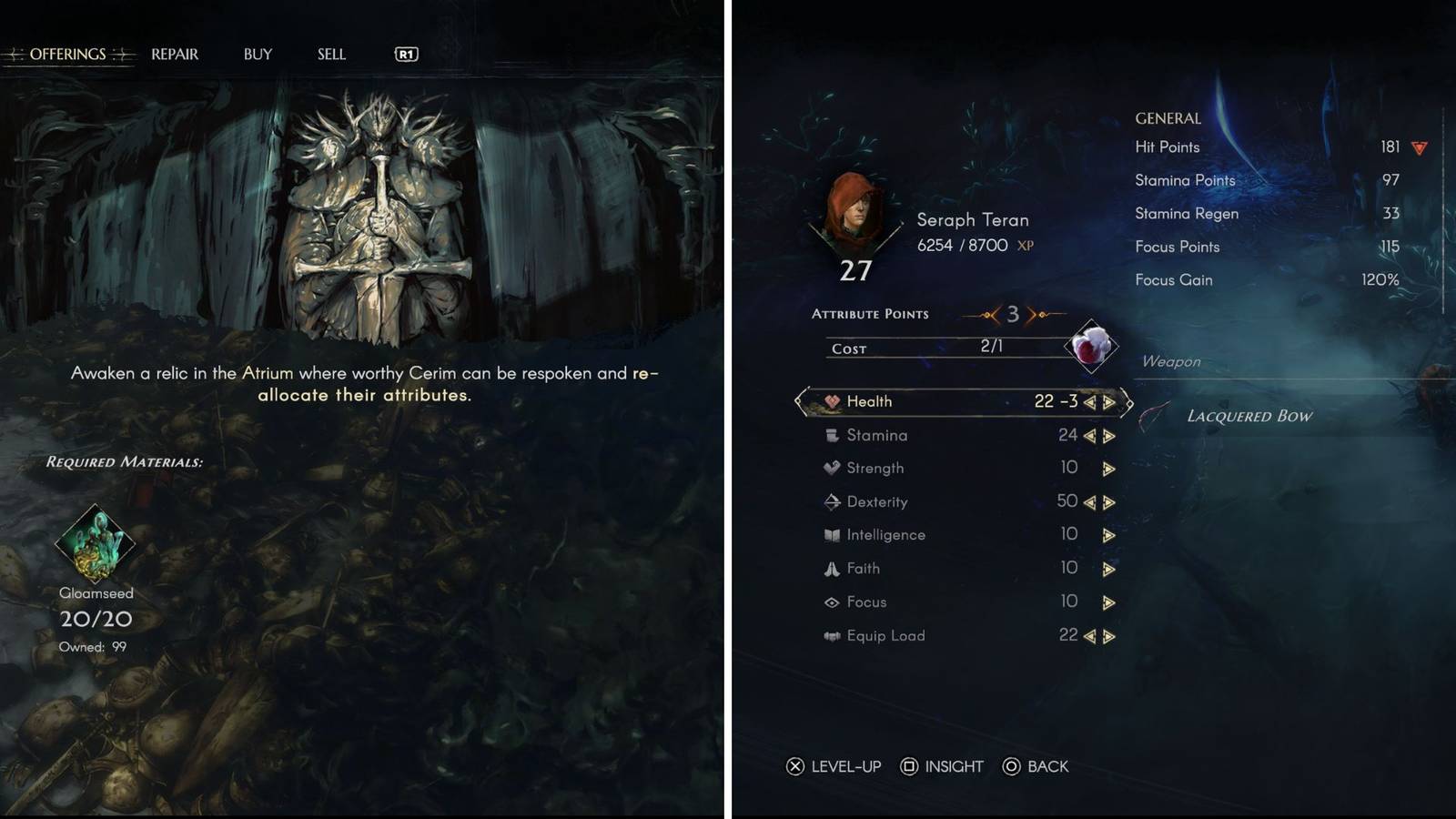Screen dimensions: 1456x819
Task: Select the Intelligence book attribute icon
Action: [830, 534]
